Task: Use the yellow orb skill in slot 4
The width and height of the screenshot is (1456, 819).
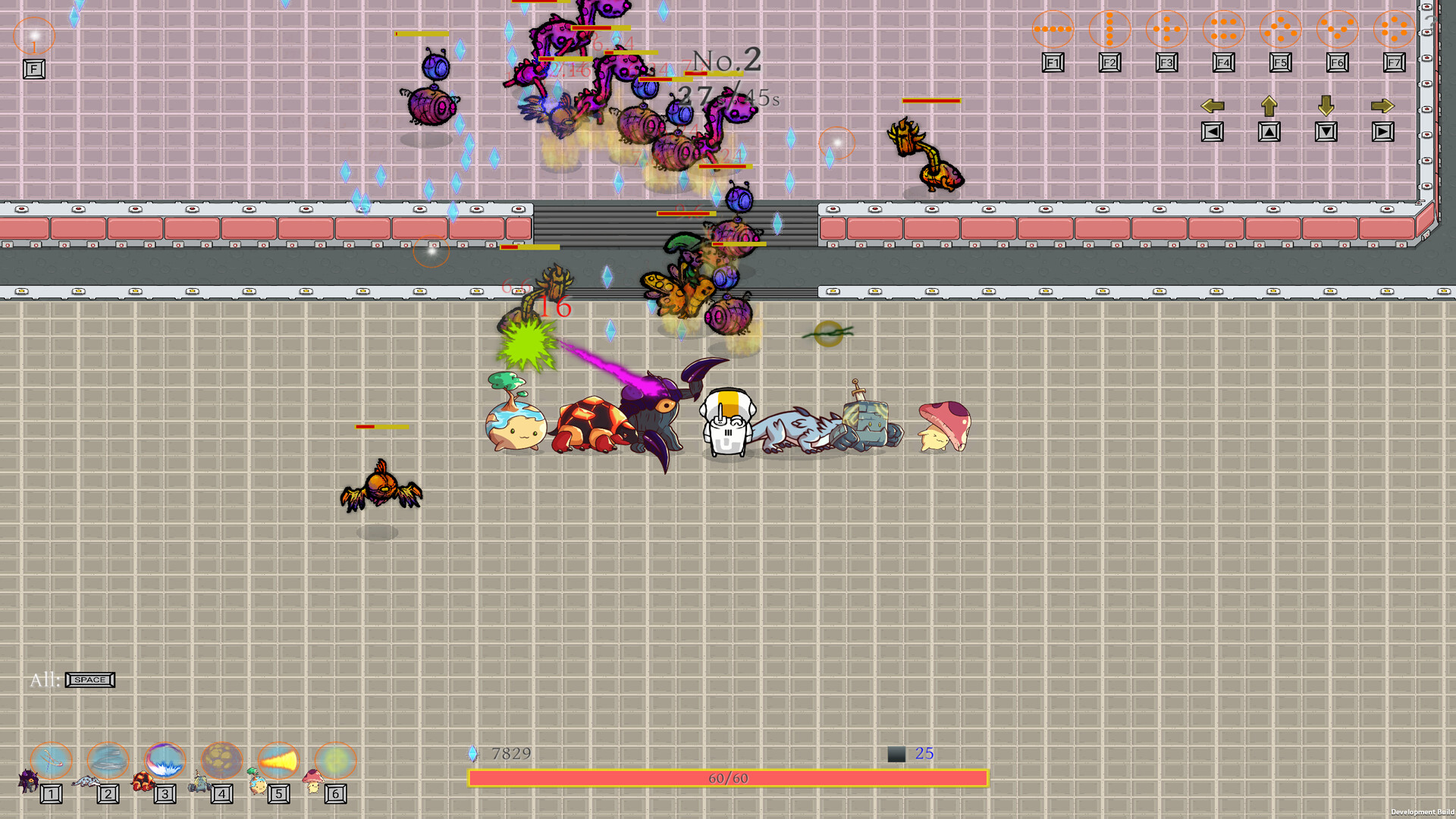Action: [x=221, y=761]
